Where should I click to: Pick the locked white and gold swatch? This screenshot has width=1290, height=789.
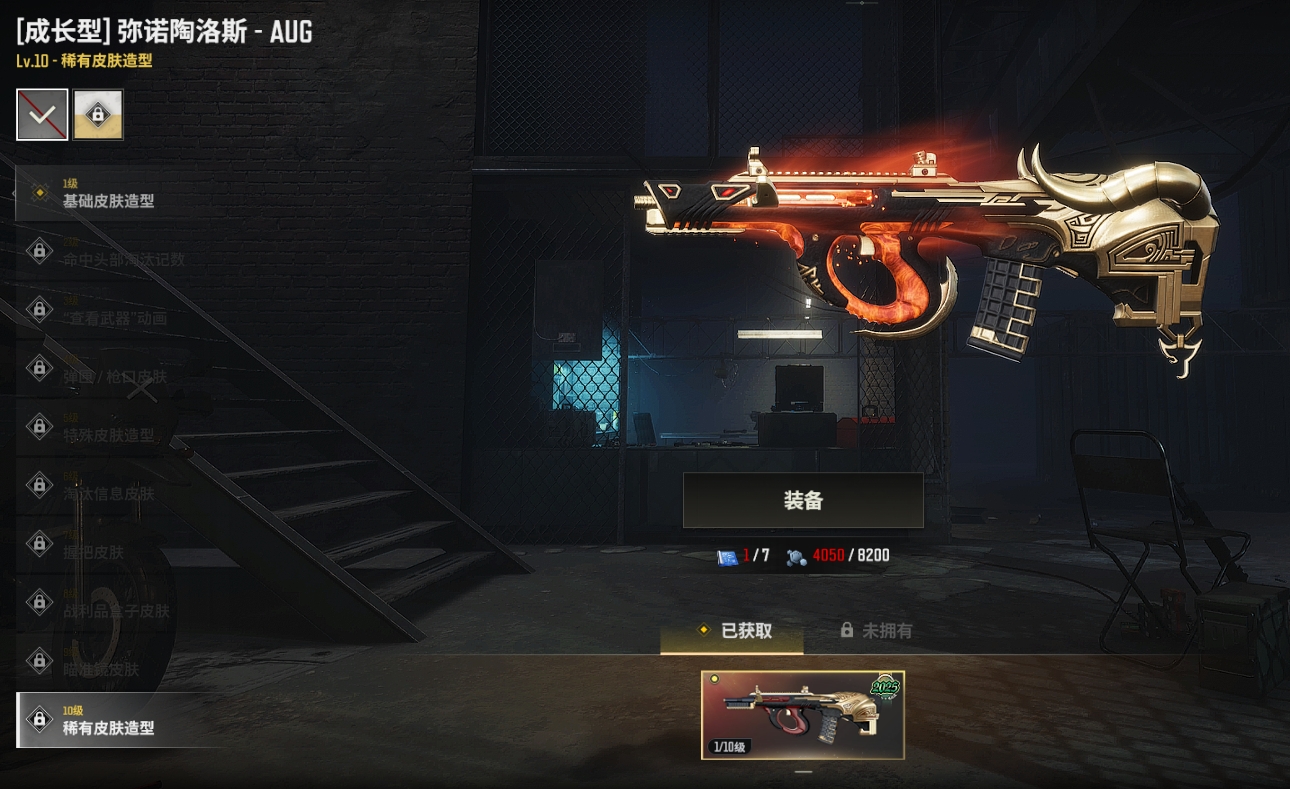(98, 114)
